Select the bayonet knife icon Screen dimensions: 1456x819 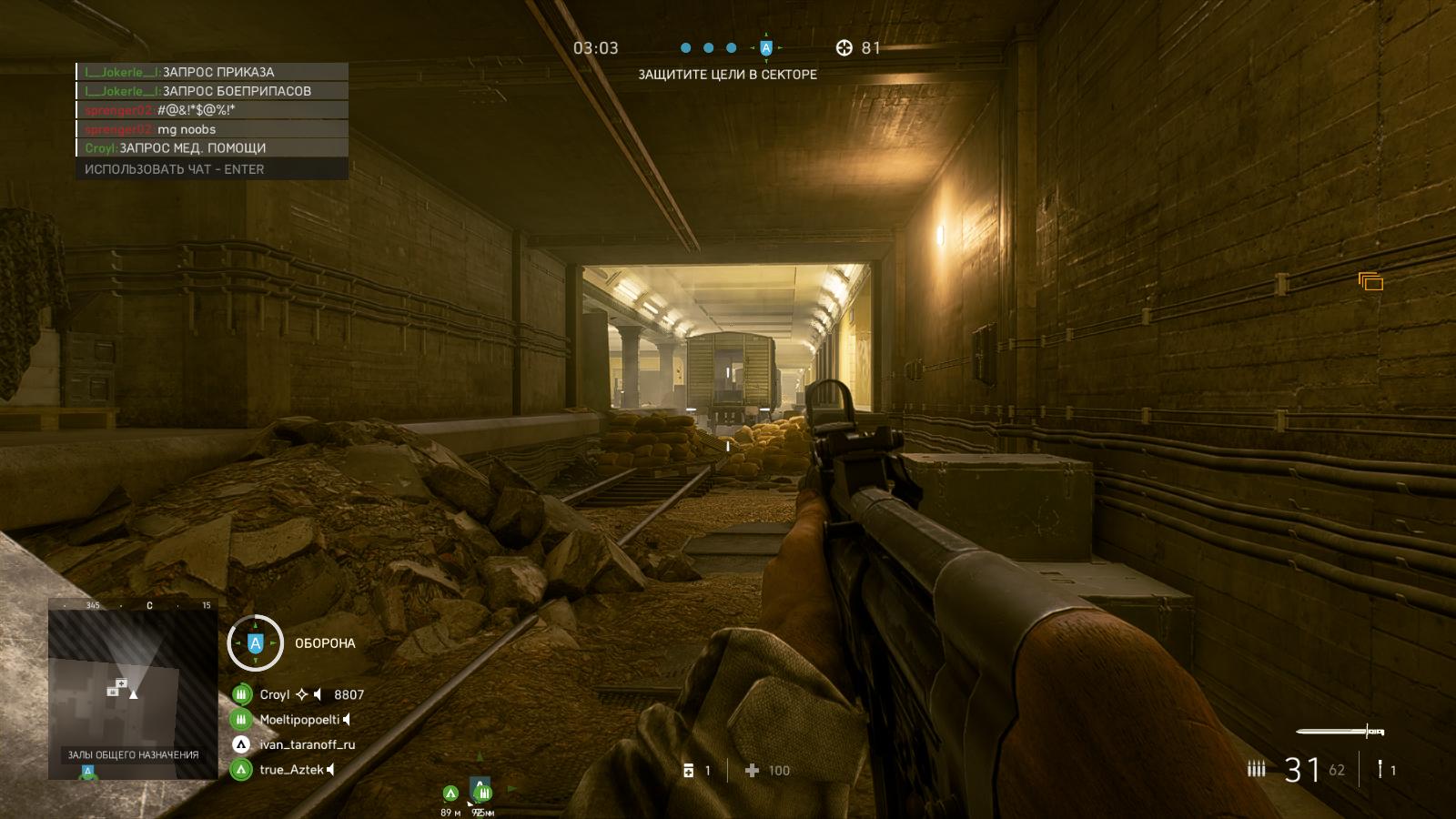[x=1340, y=731]
